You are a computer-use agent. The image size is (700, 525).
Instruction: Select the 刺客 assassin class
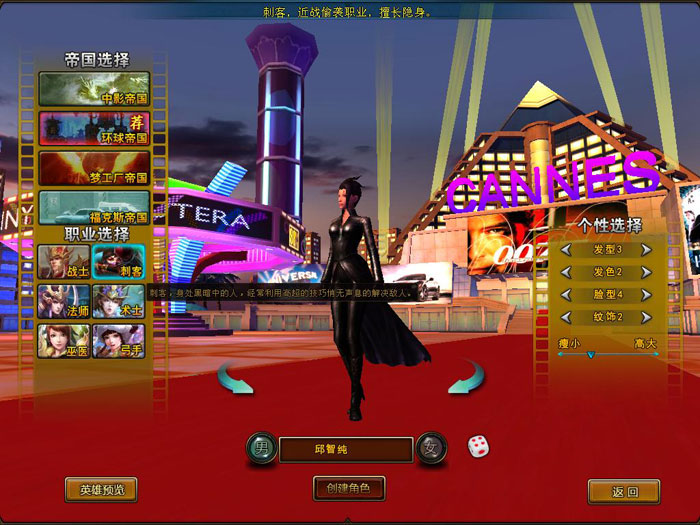[x=118, y=261]
